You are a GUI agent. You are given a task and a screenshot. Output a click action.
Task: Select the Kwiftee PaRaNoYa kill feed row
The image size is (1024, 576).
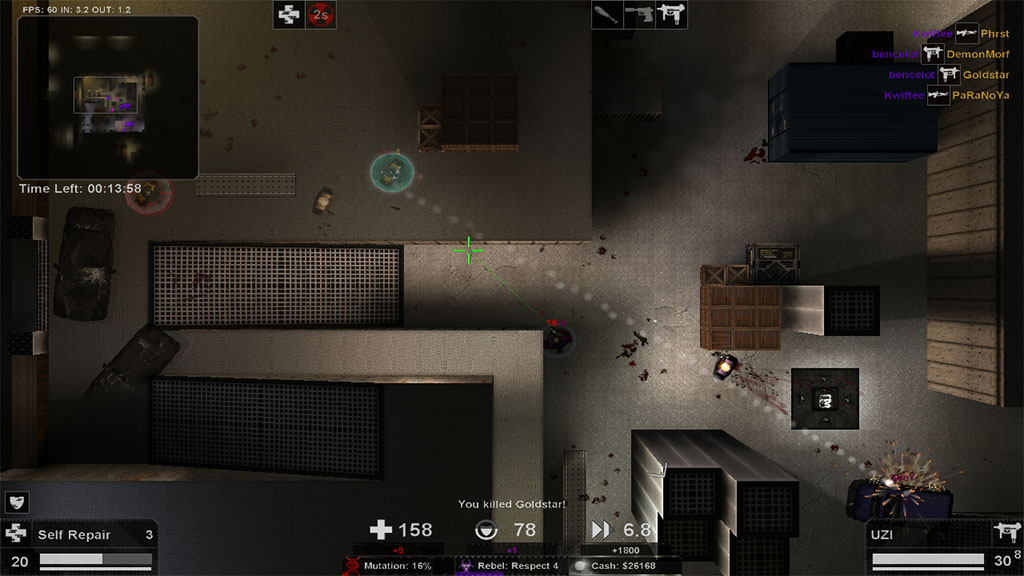tap(946, 95)
